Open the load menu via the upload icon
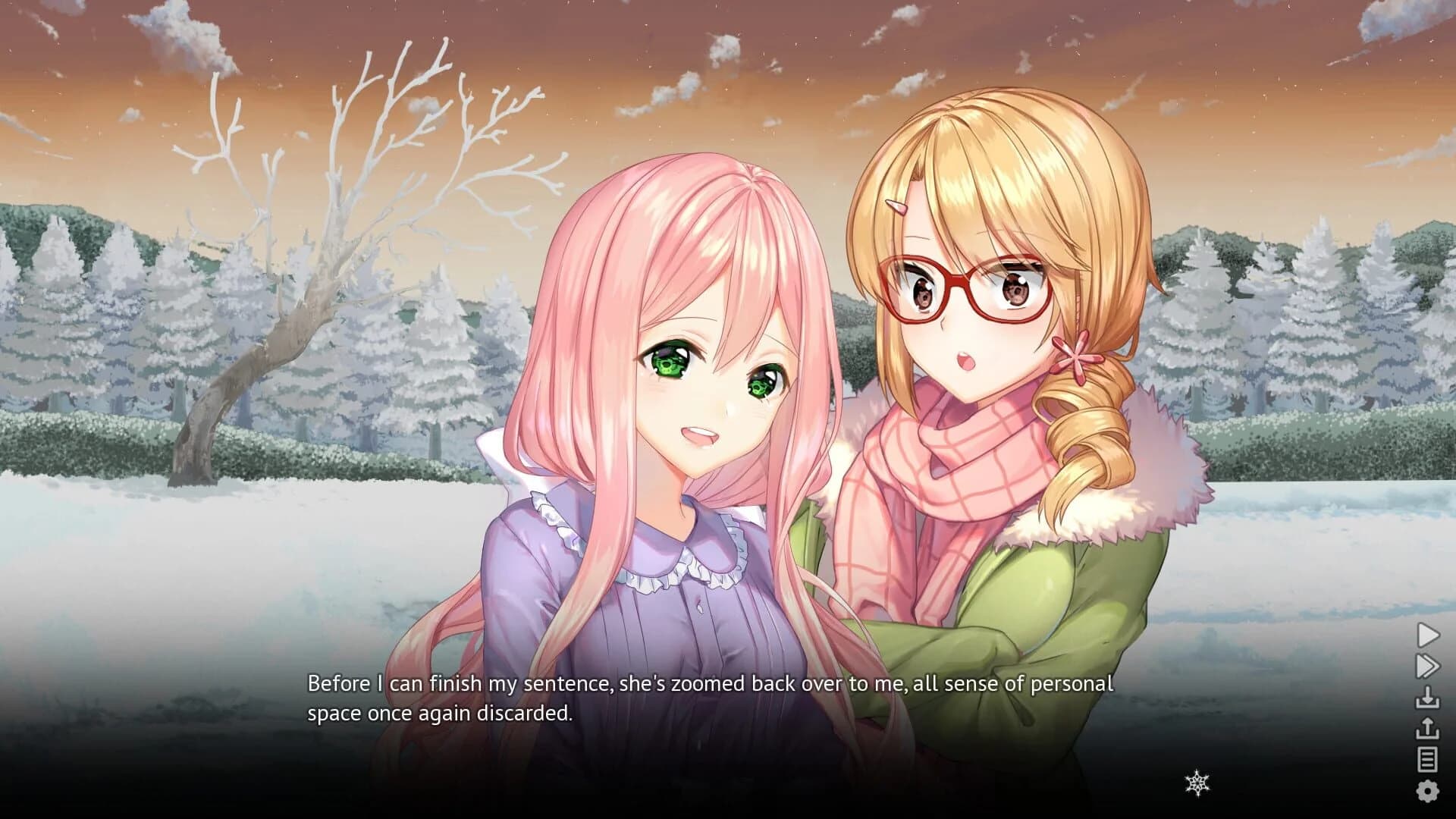Screen dimensions: 1456x819 tap(1428, 728)
